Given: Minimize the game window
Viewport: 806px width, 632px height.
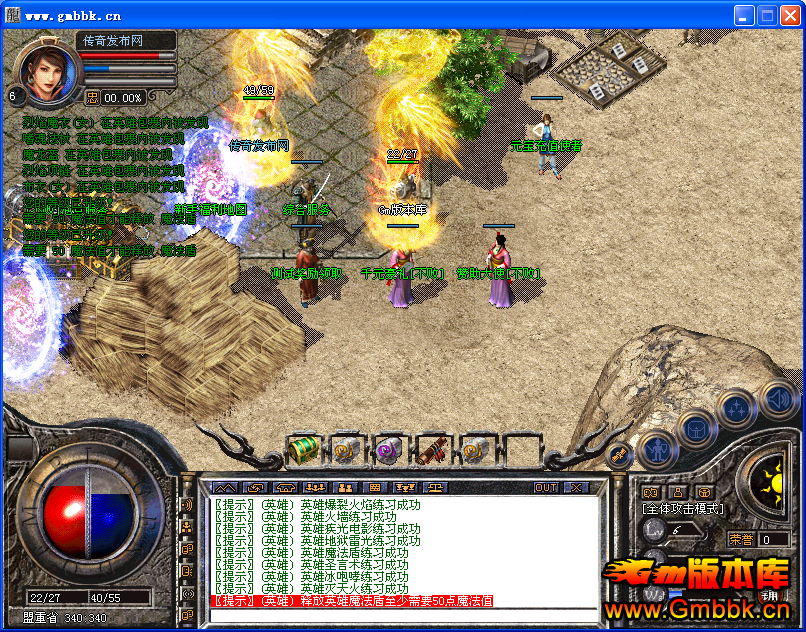Looking at the screenshot, I should 743,15.
